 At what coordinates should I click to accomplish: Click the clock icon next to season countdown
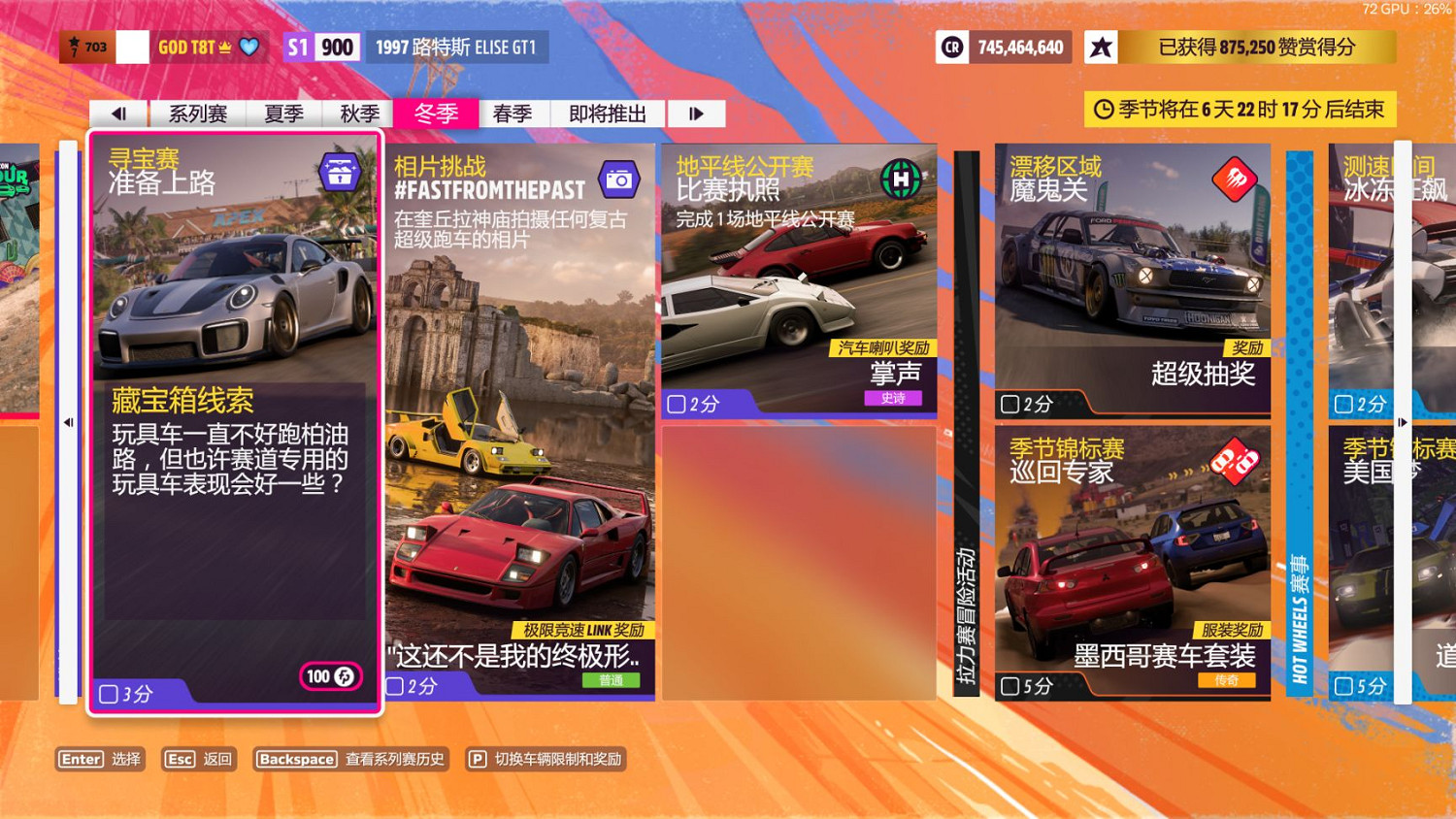coord(1105,110)
